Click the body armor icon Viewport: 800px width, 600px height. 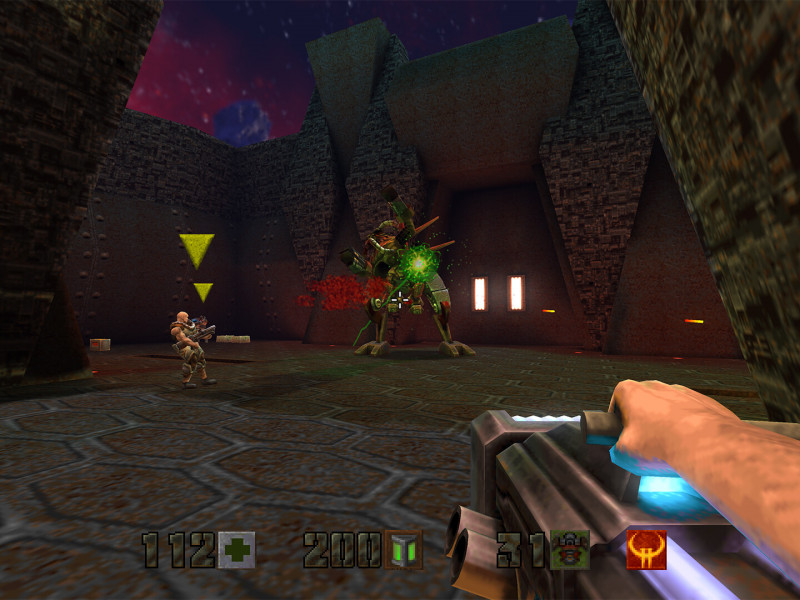click(x=570, y=550)
